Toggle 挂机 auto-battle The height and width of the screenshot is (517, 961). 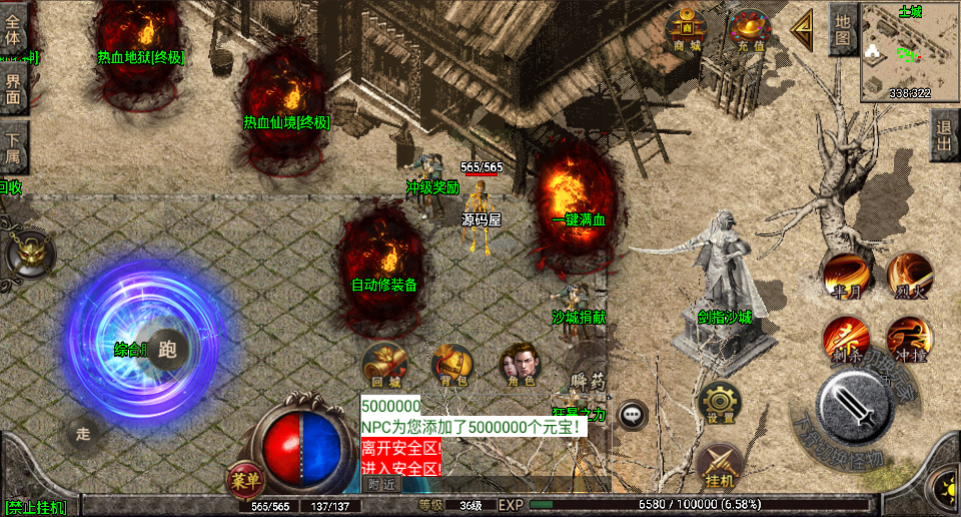[719, 465]
